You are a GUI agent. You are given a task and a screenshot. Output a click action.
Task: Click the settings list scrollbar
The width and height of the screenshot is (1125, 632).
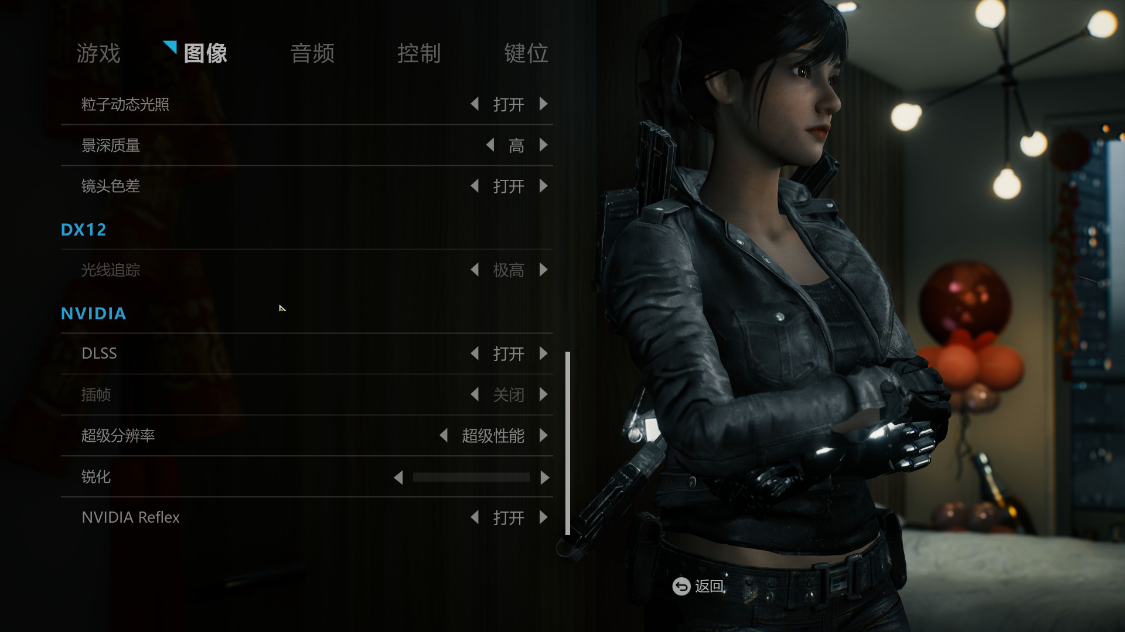567,442
